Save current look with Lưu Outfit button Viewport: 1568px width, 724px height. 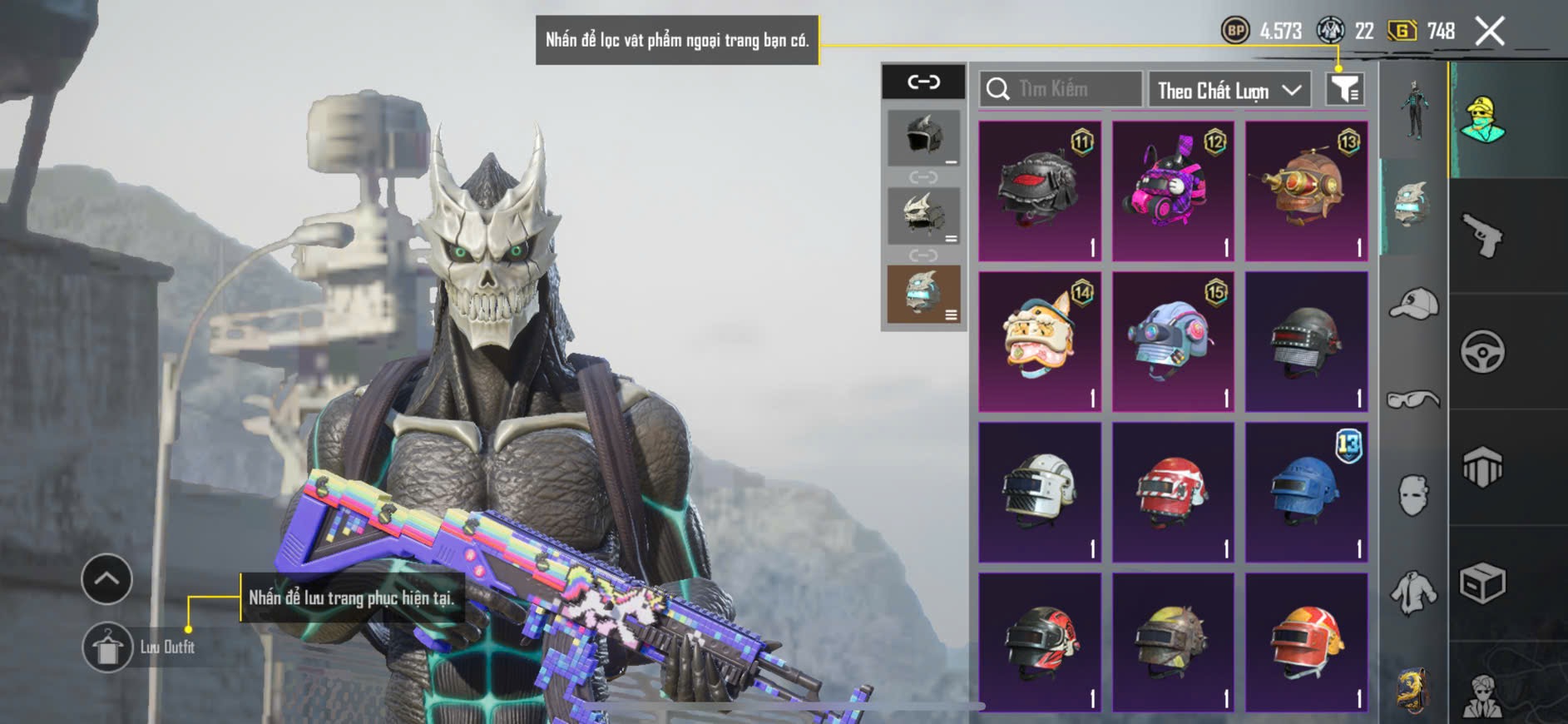click(x=107, y=647)
